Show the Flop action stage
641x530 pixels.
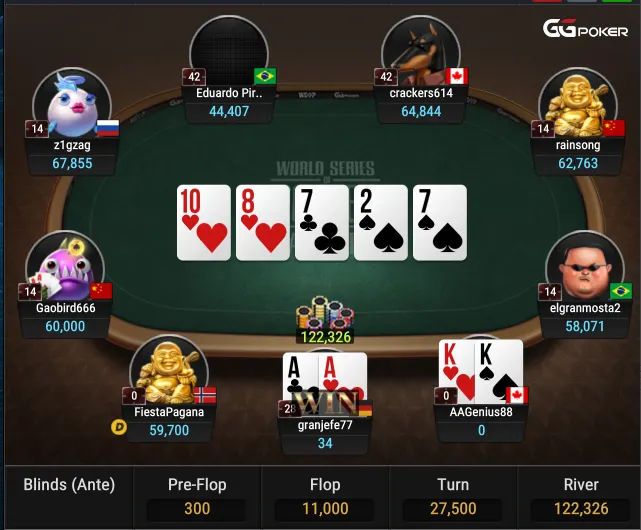coord(325,496)
